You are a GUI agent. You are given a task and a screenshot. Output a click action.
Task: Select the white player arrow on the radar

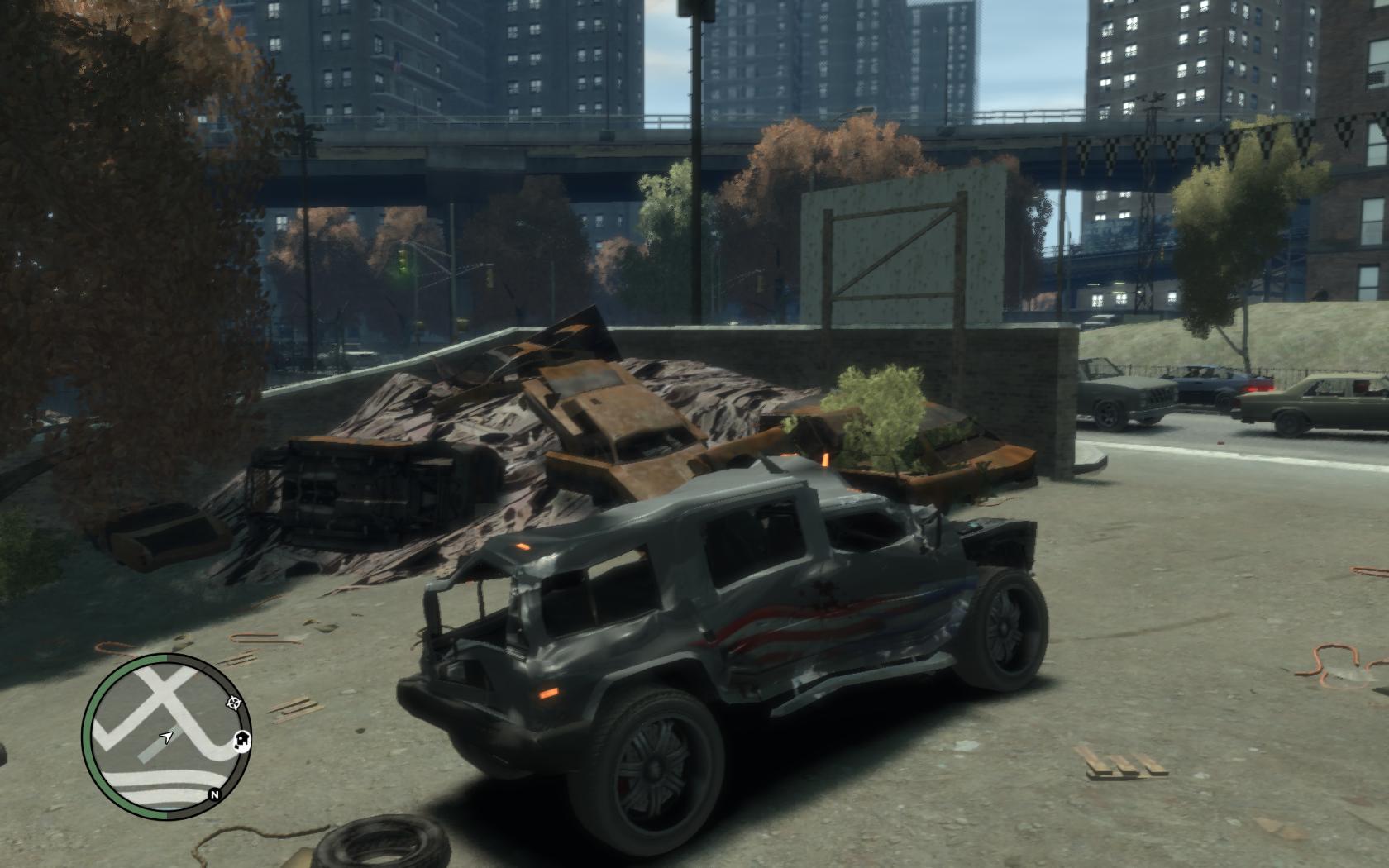[167, 736]
